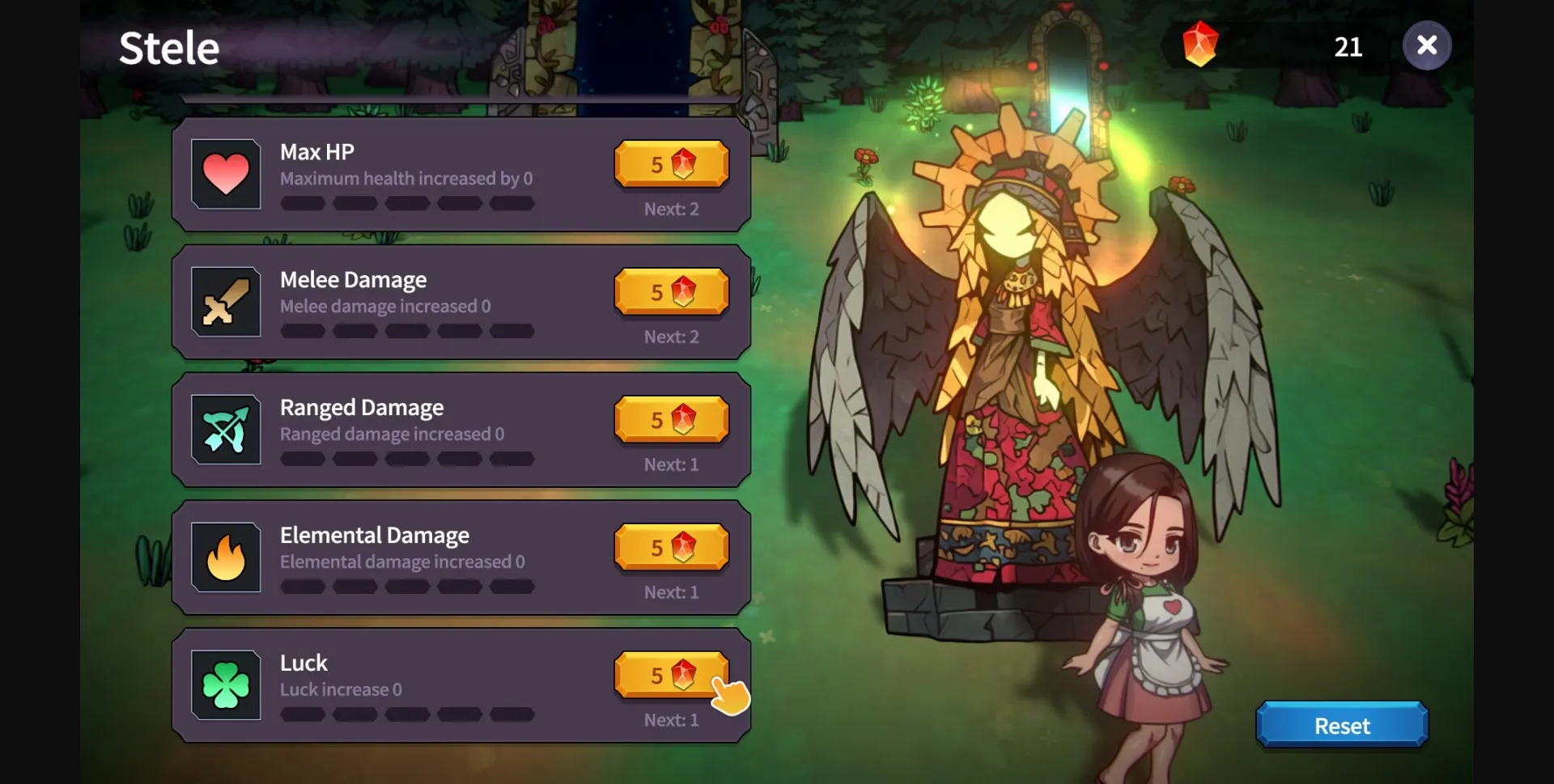Buy the Melee Damage upgrade
Screen dimensions: 1554x784
pyautogui.click(x=671, y=292)
